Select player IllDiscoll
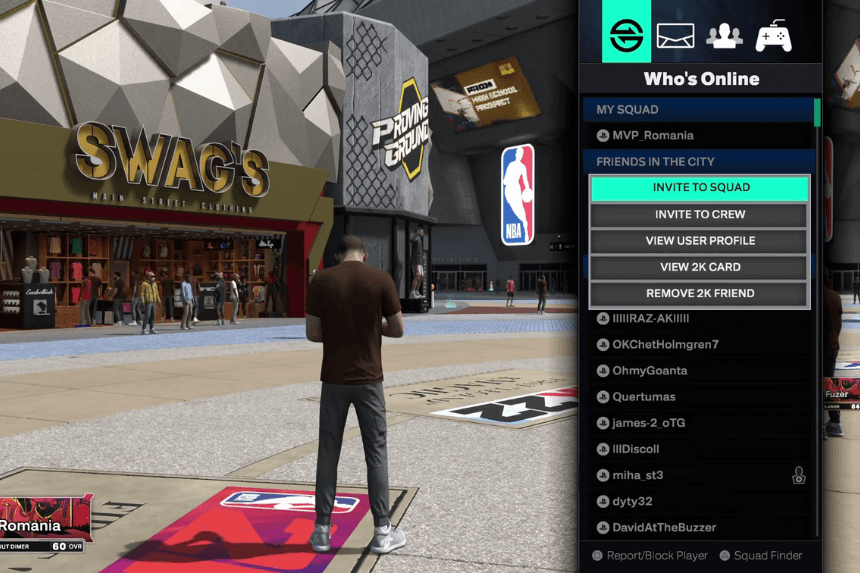This screenshot has height=573, width=860. click(636, 449)
